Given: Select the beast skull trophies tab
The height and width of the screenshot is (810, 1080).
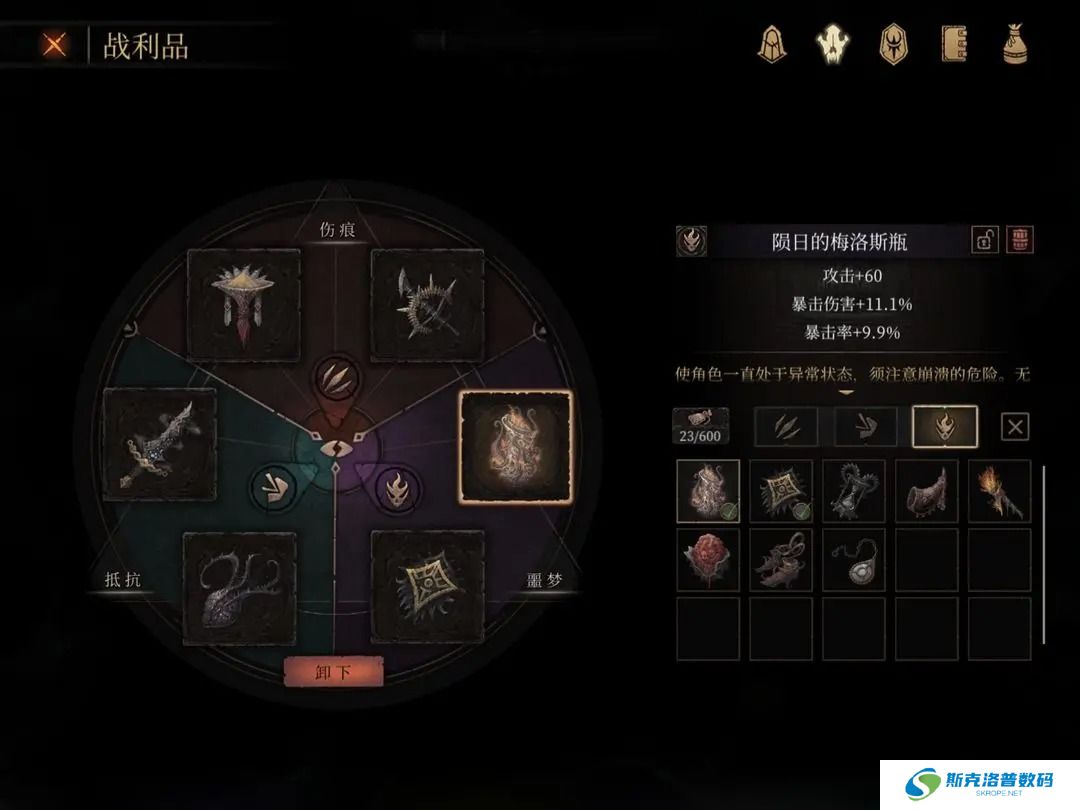Looking at the screenshot, I should pyautogui.click(x=832, y=44).
